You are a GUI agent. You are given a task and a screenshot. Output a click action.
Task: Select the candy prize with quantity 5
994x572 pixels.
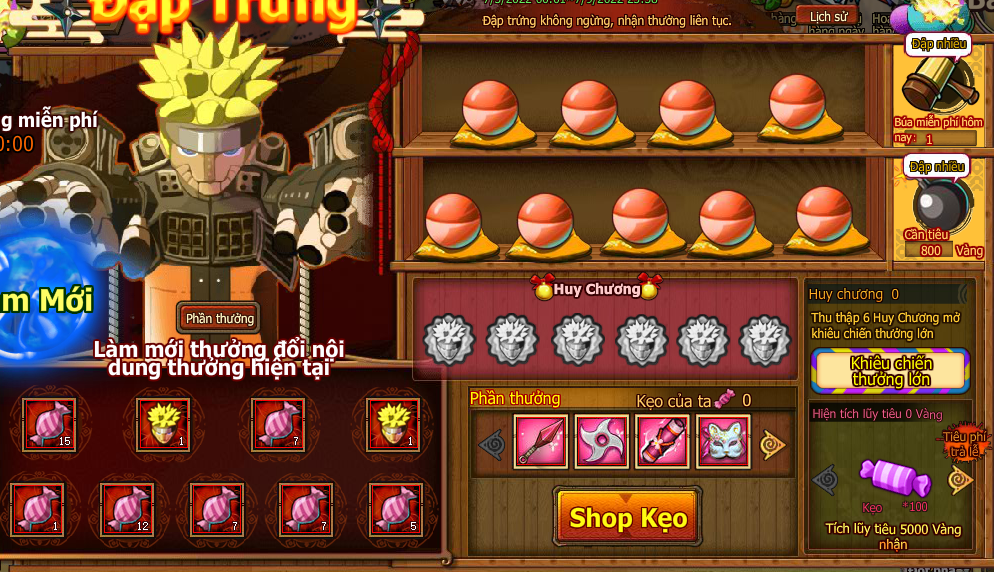(x=396, y=508)
